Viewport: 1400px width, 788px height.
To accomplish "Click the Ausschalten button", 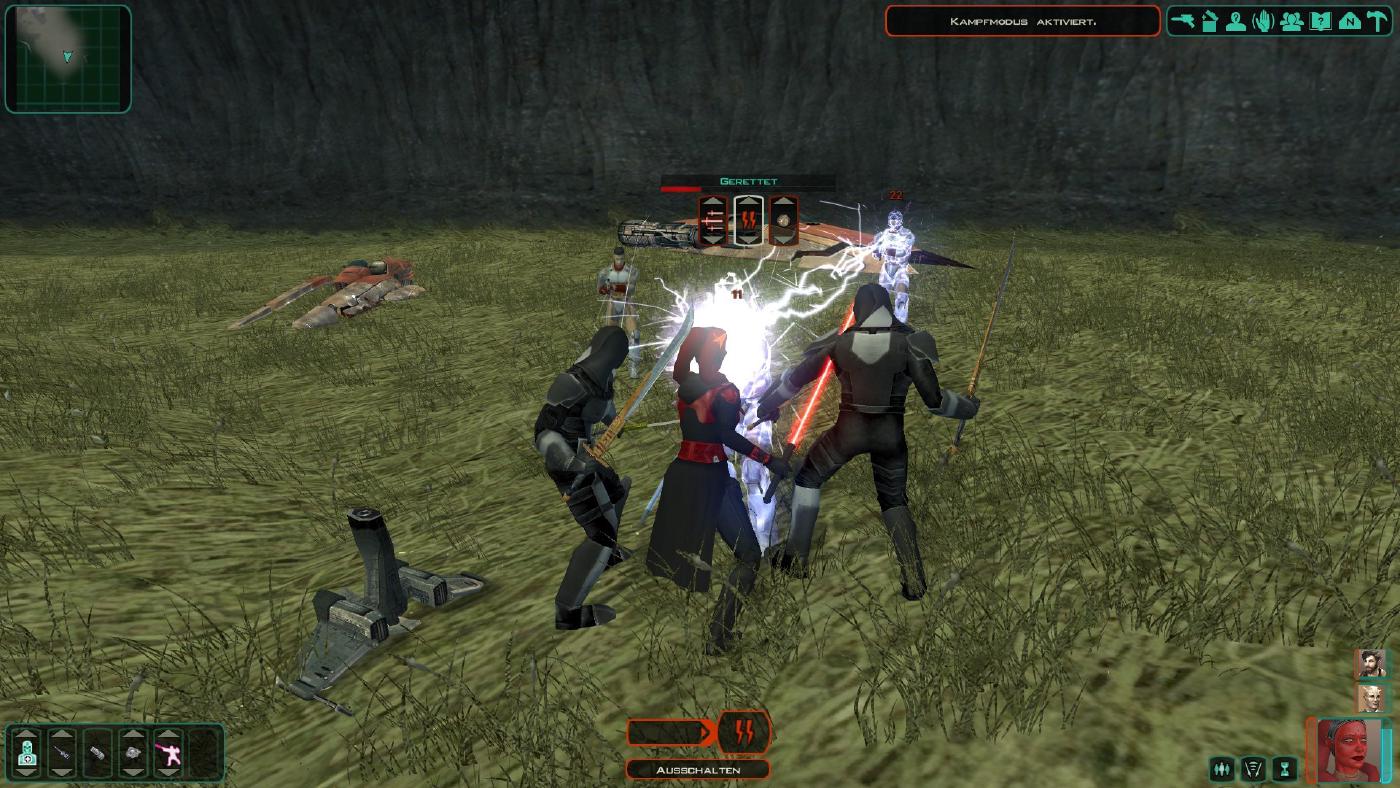I will point(697,769).
